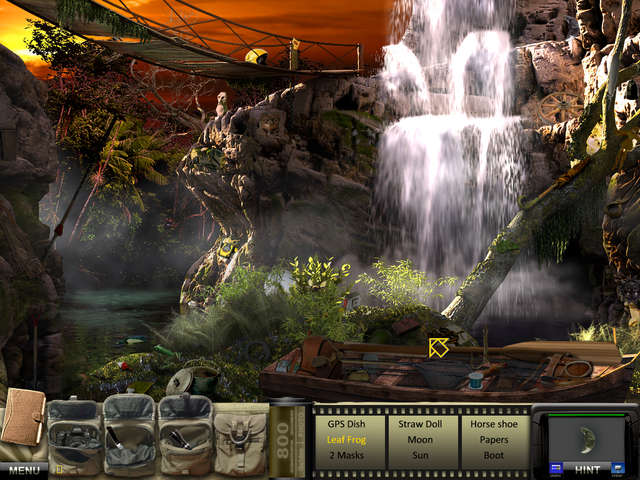
Task: Open the closed canvas pouch
Action: (240, 437)
